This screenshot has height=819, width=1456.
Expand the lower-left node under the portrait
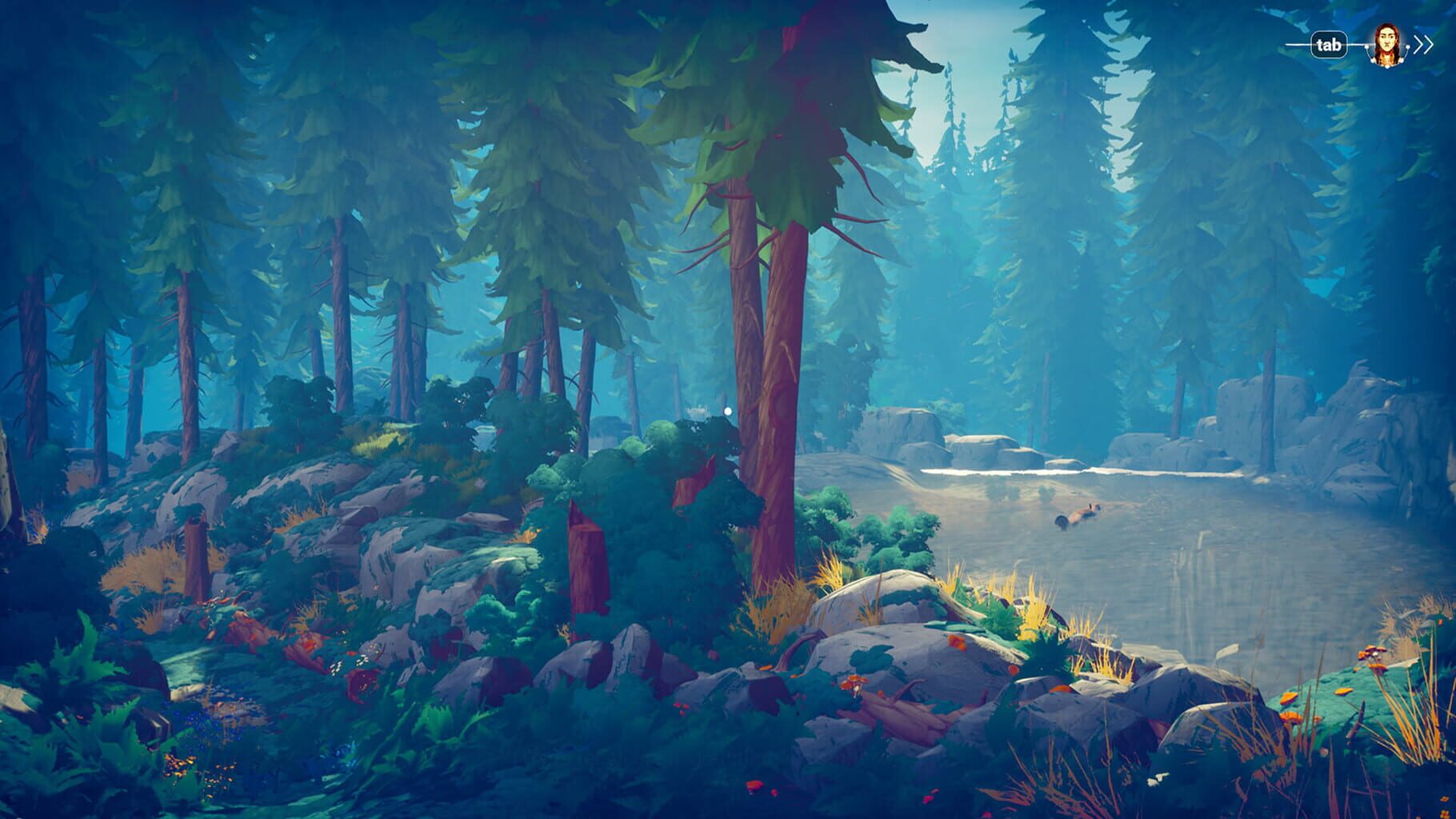1372,60
